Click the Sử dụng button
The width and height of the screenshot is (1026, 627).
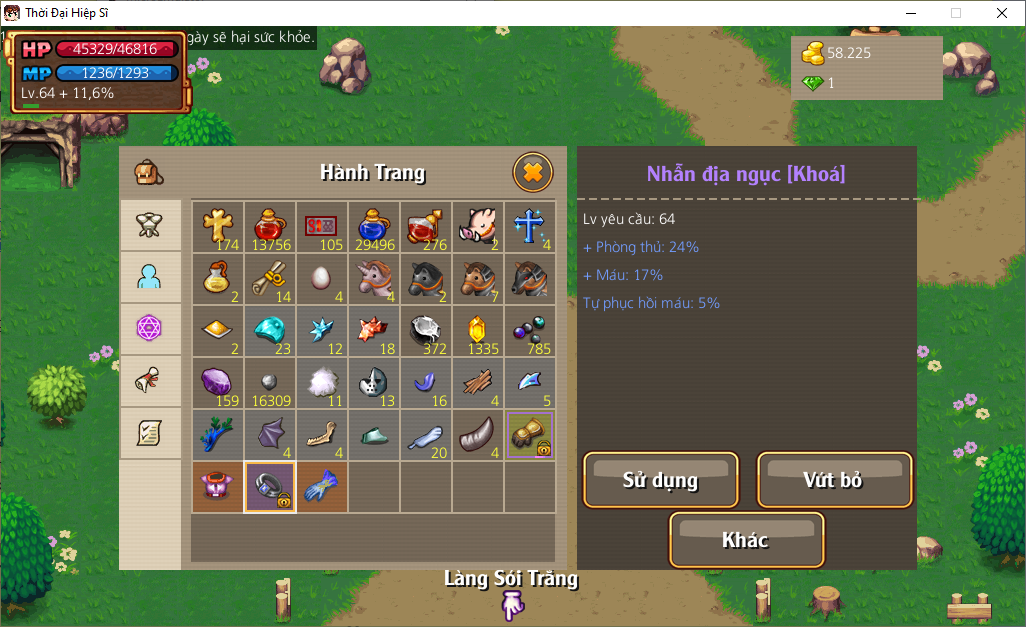661,480
